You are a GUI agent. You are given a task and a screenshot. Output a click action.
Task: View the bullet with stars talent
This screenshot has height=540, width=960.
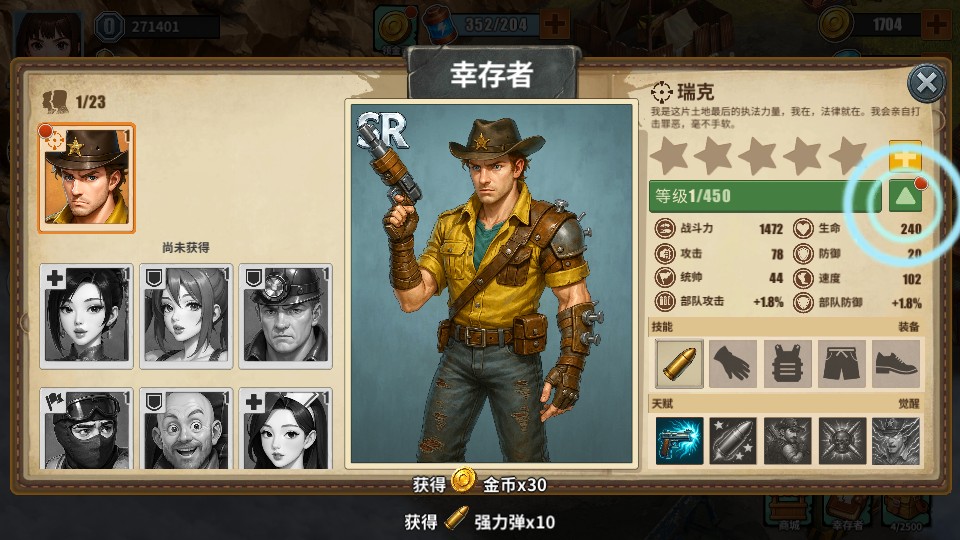pos(733,441)
